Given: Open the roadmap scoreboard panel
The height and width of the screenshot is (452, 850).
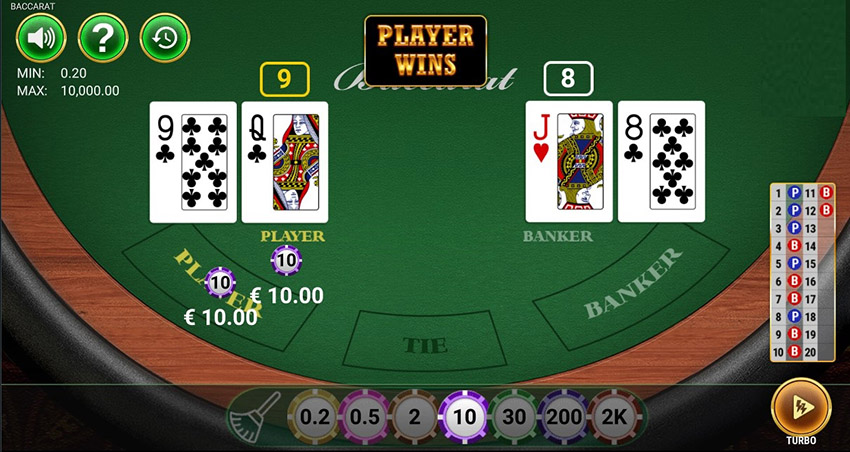Looking at the screenshot, I should tap(803, 272).
